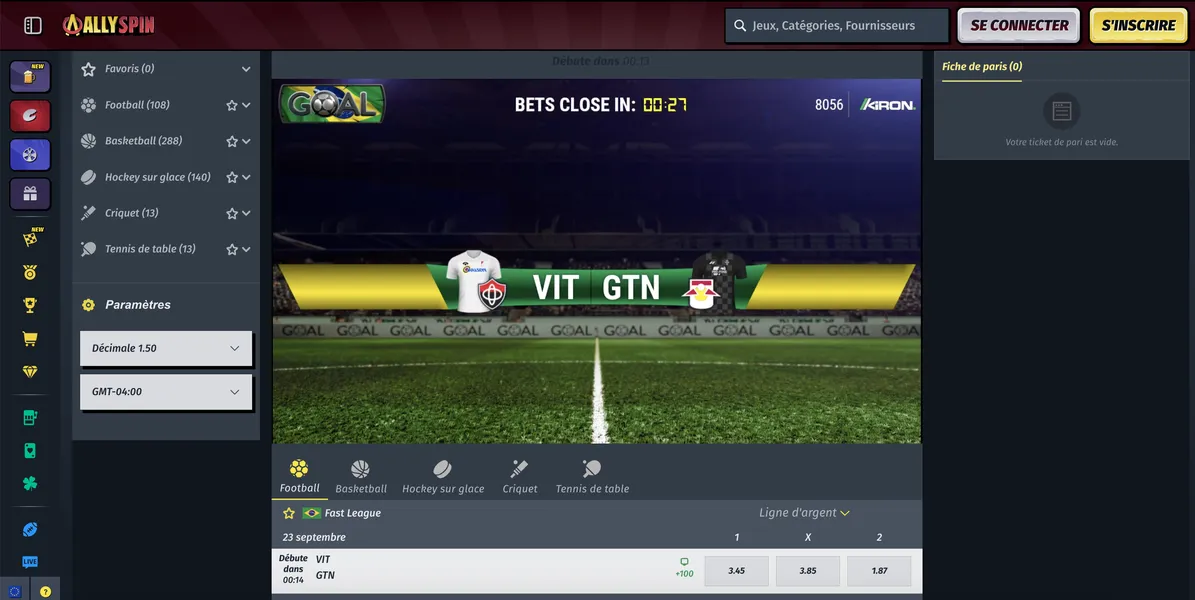Open the Décimale 1.50 odds dropdown
The width and height of the screenshot is (1195, 600).
[166, 348]
